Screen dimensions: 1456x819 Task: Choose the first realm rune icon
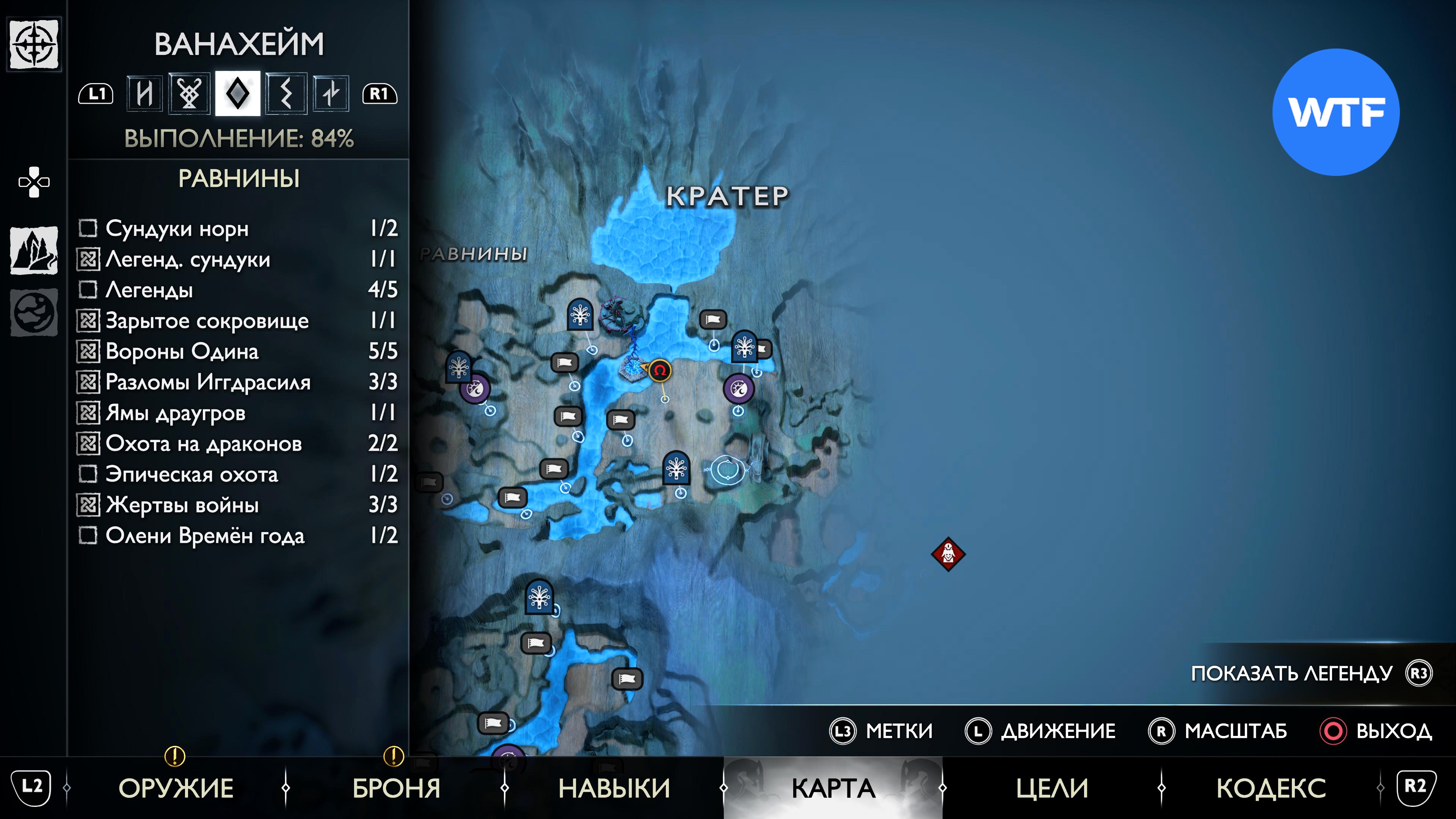145,93
